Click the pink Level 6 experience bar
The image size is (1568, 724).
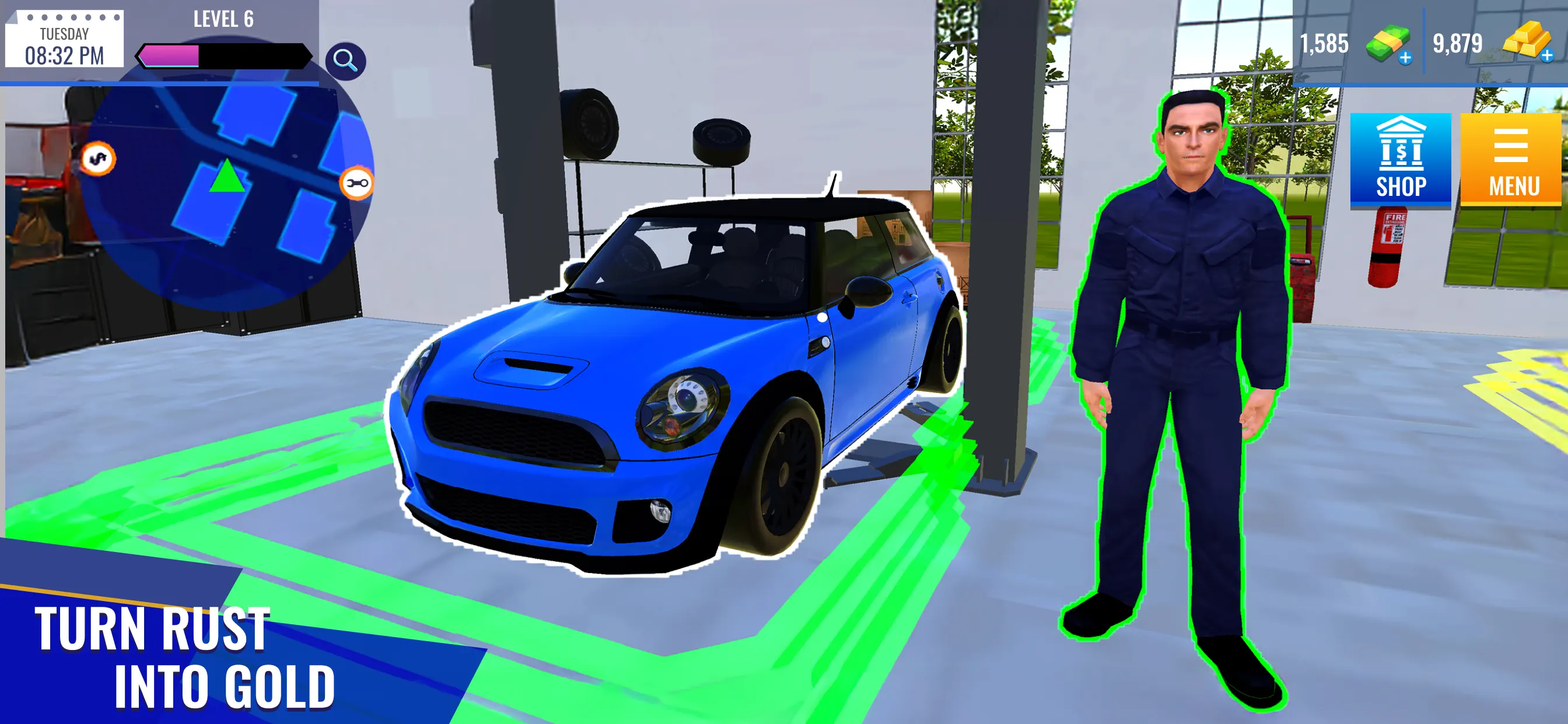170,56
